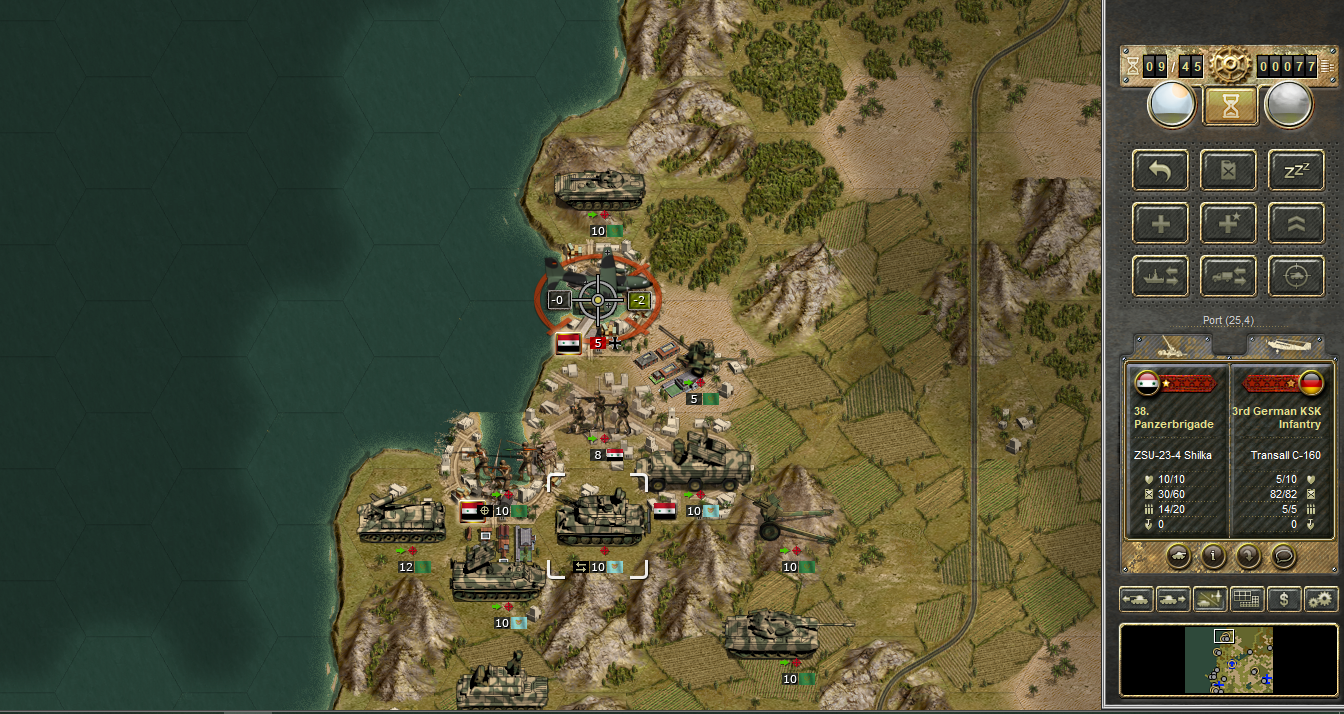Click the hourglass end turn button
The image size is (1344, 714).
(1230, 105)
